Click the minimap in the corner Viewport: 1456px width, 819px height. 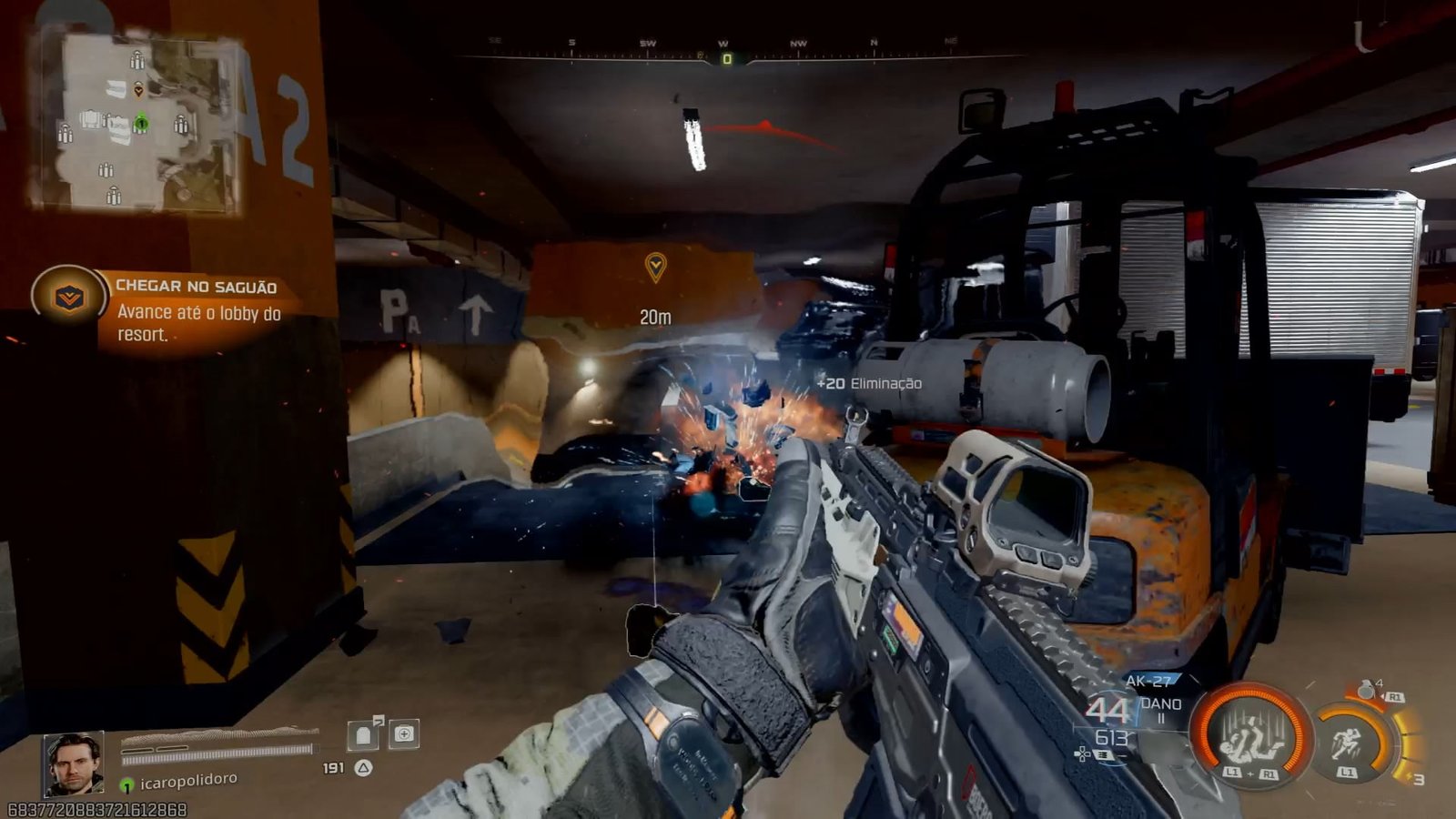(138, 123)
